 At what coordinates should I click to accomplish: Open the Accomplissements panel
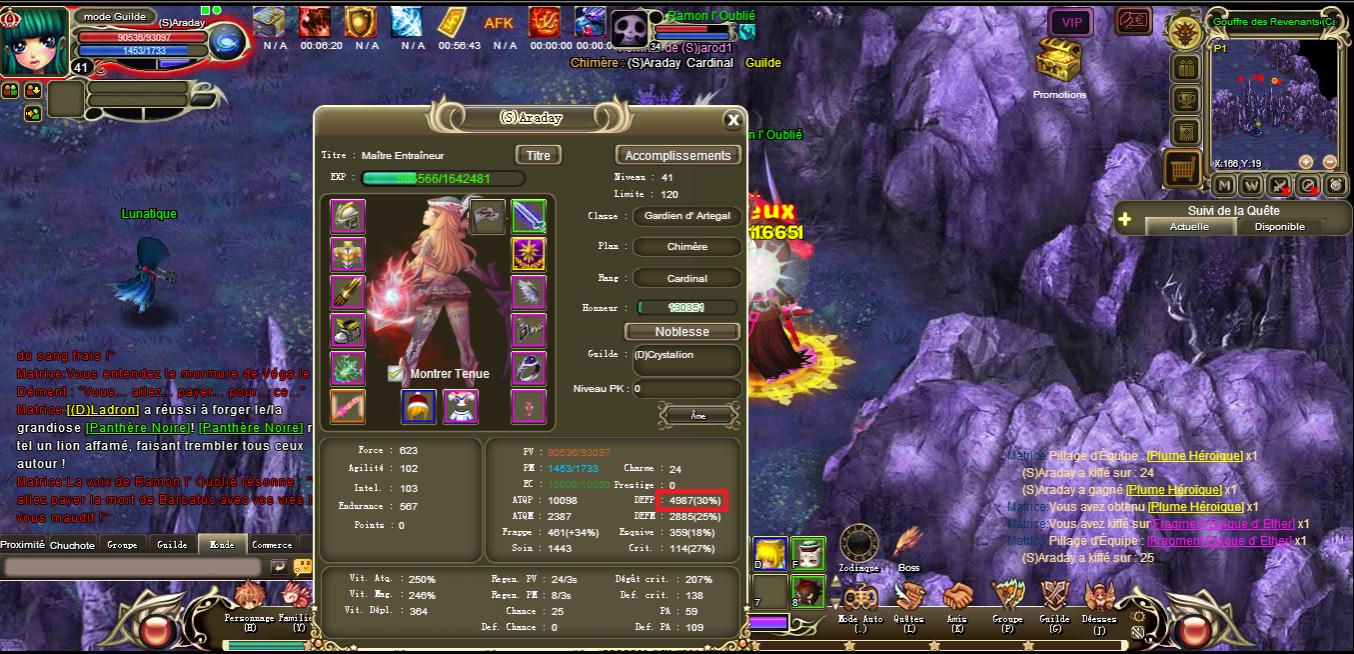pos(677,155)
